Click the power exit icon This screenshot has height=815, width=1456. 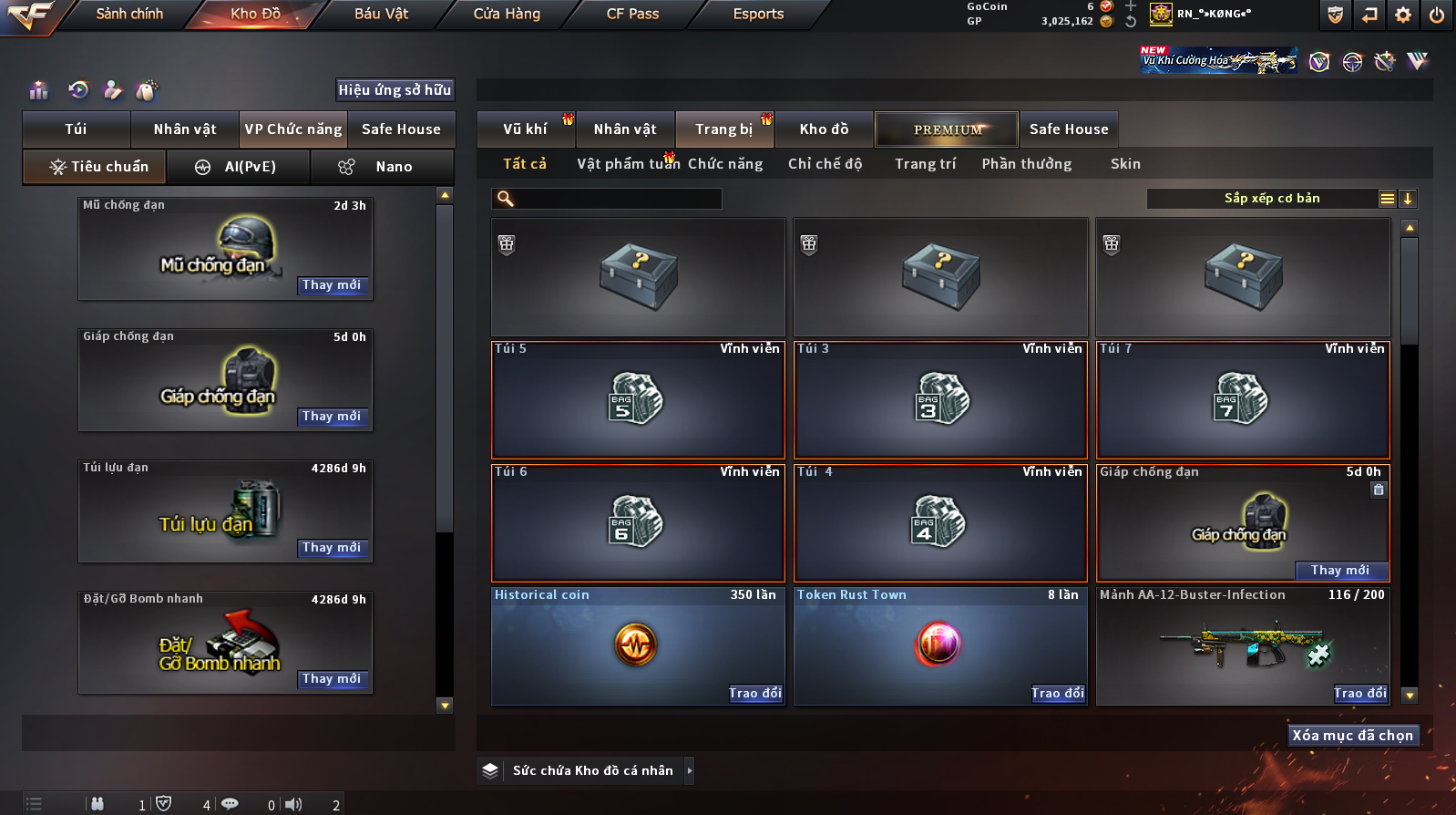[x=1436, y=15]
